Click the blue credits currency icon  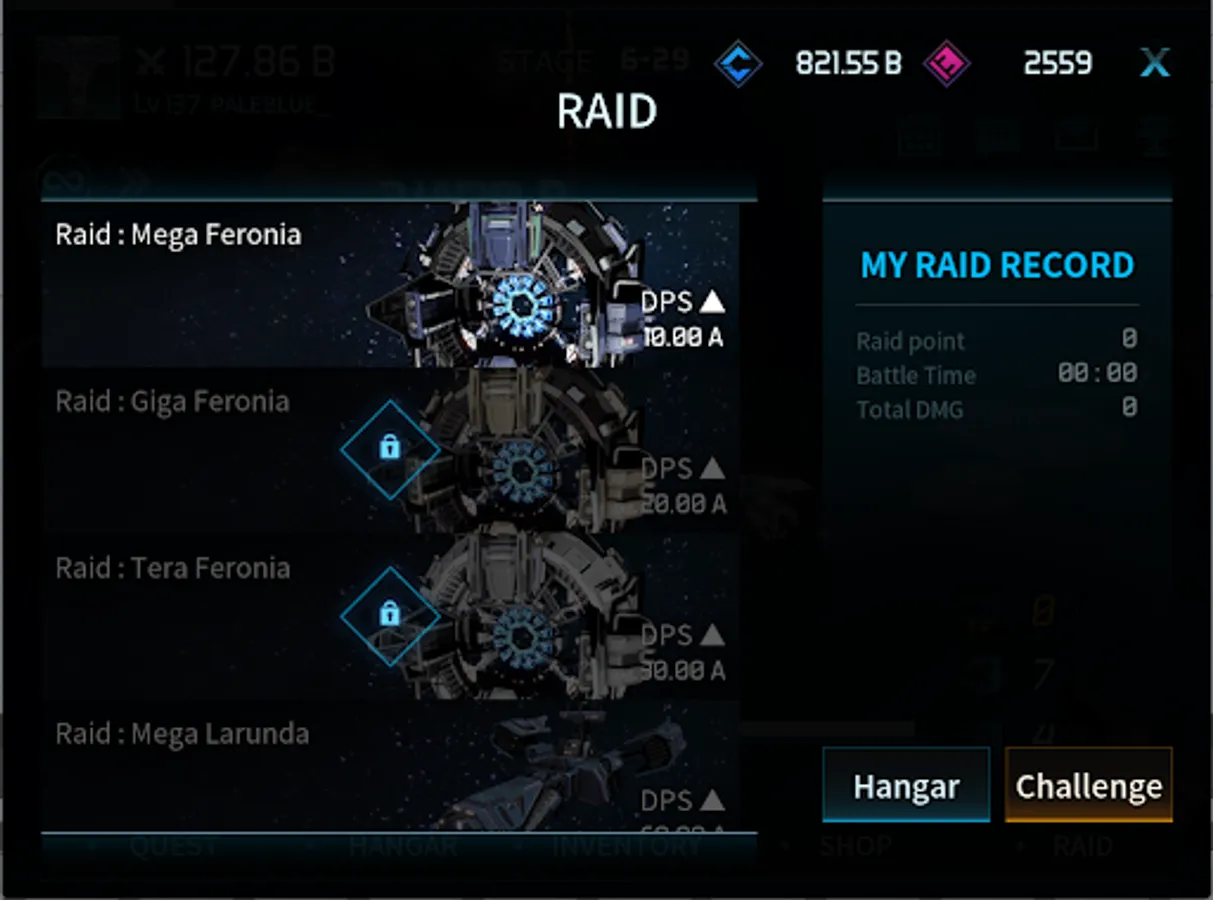[738, 64]
